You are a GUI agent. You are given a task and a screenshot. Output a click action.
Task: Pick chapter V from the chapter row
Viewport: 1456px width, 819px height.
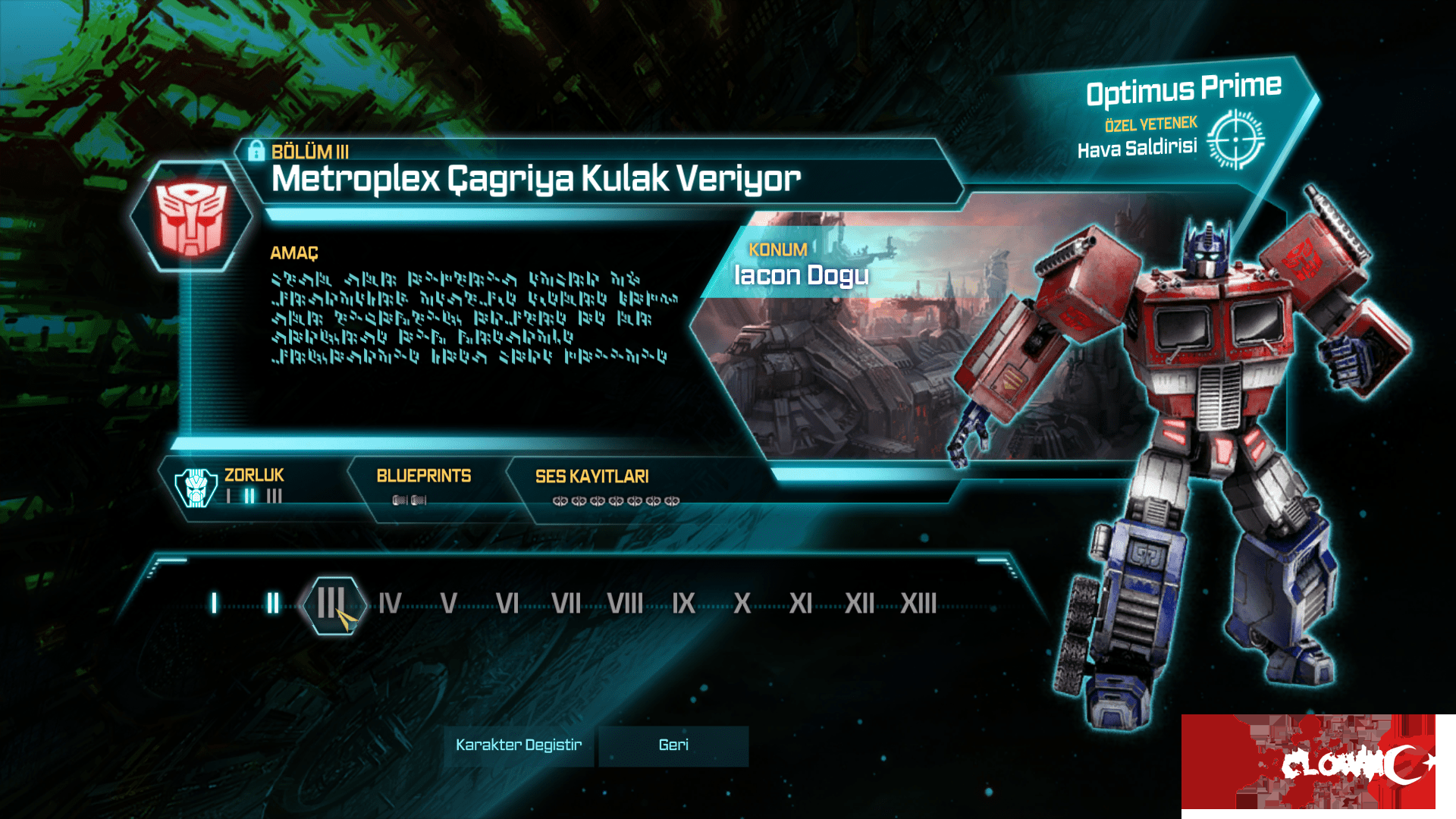point(448,604)
